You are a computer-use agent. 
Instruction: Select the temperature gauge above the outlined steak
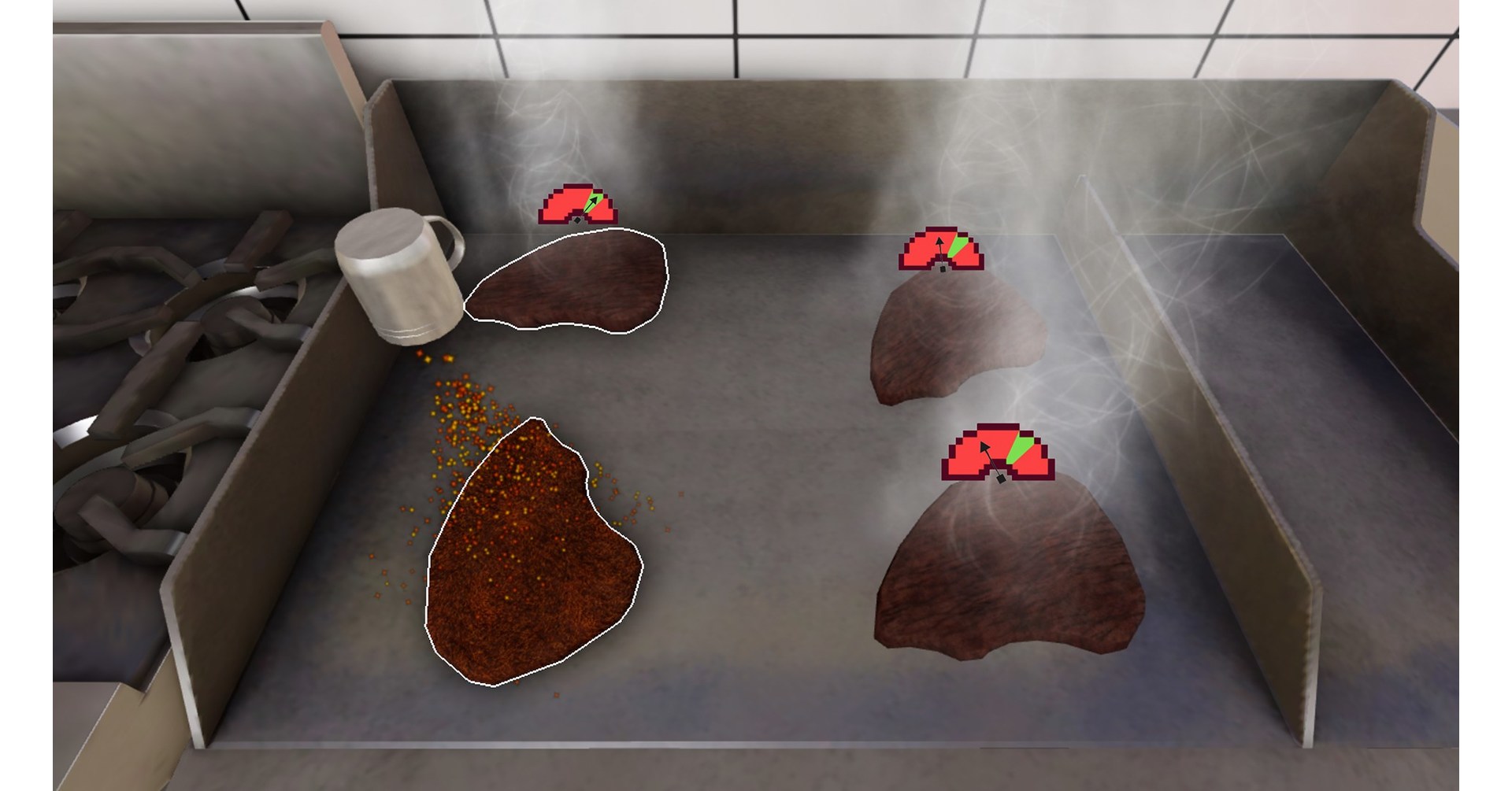click(x=579, y=205)
